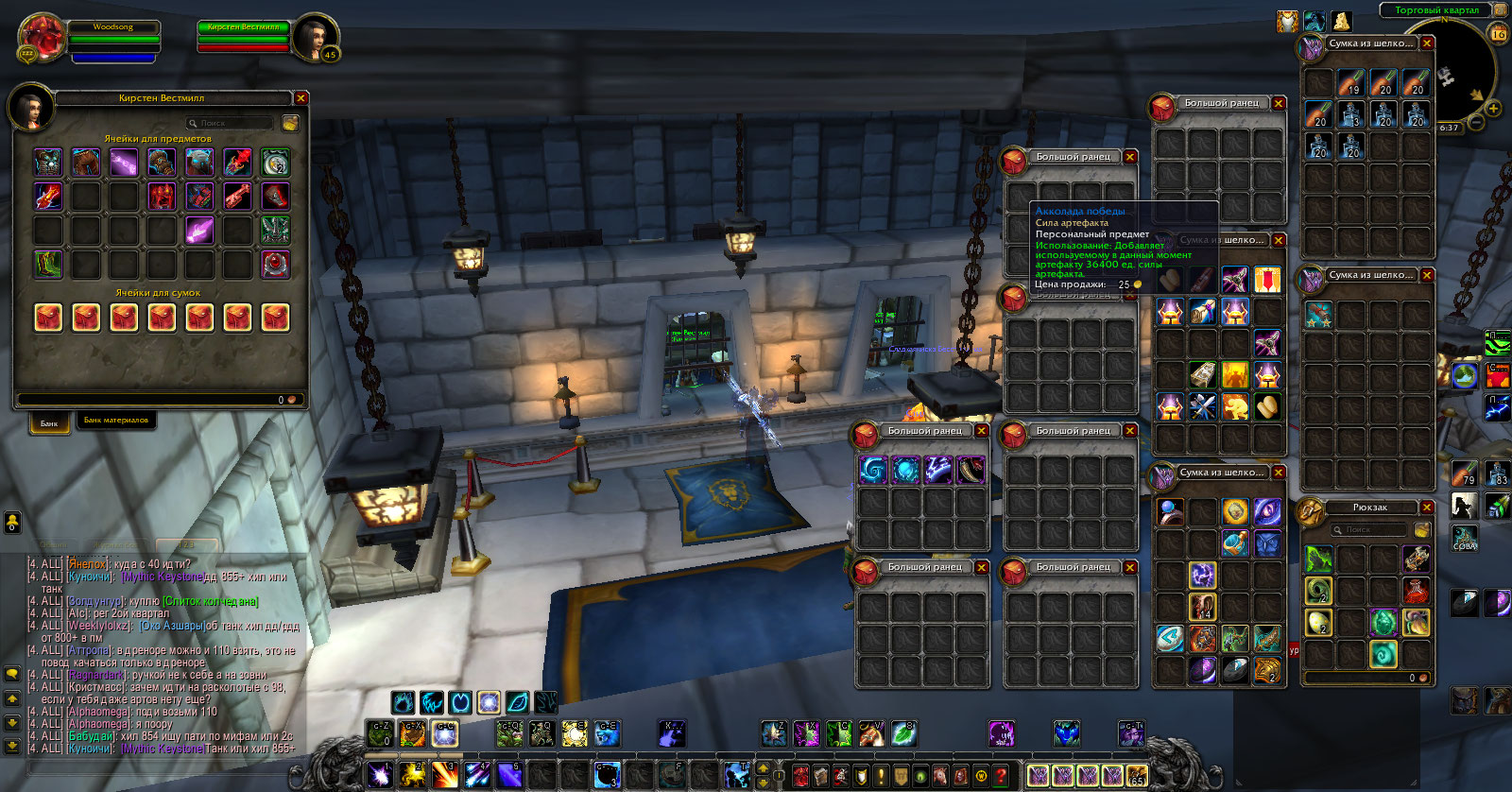
Task: Open the Око Азшары link in chat
Action: coord(171,626)
